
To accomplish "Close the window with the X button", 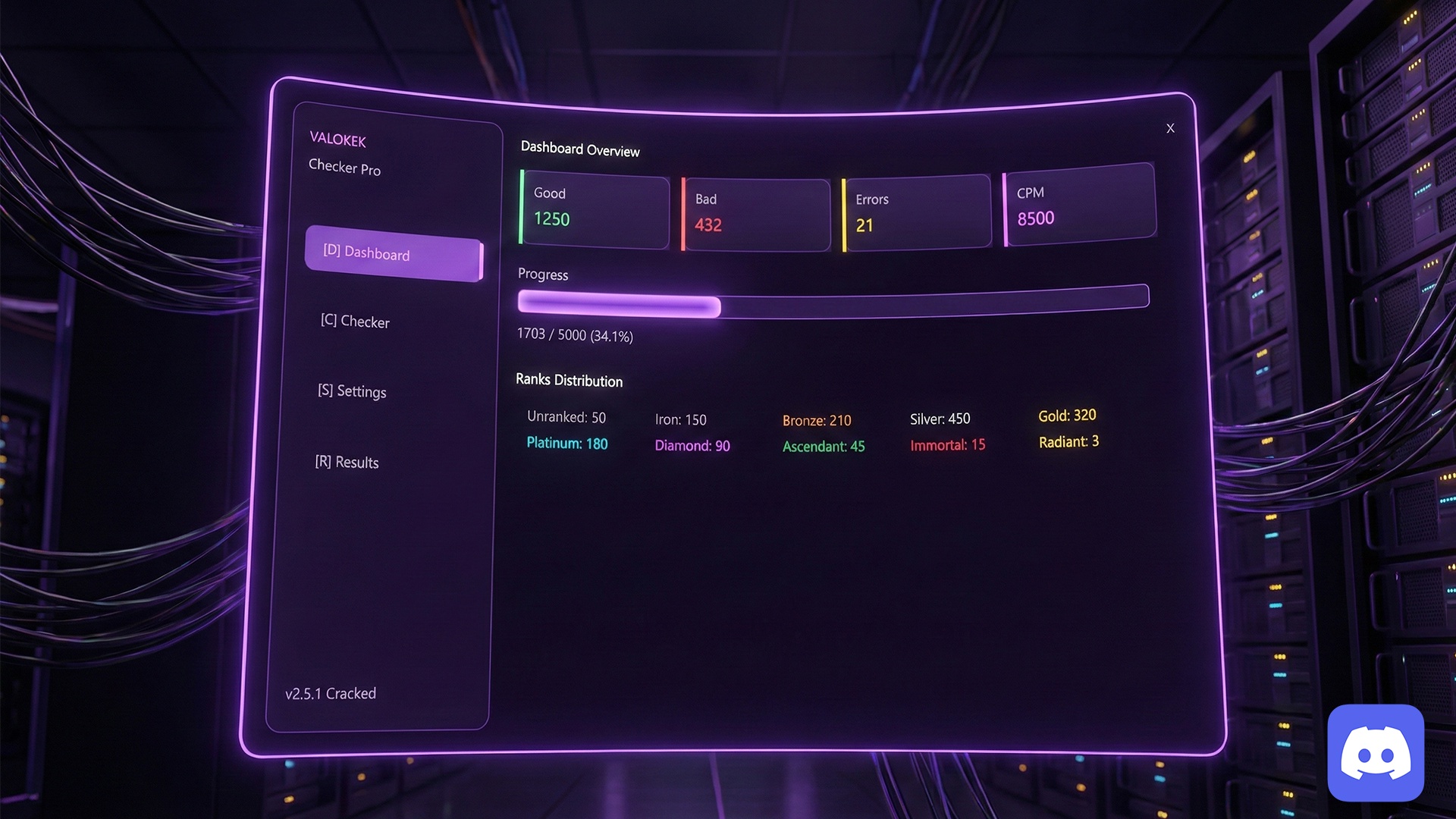I will 1170,128.
